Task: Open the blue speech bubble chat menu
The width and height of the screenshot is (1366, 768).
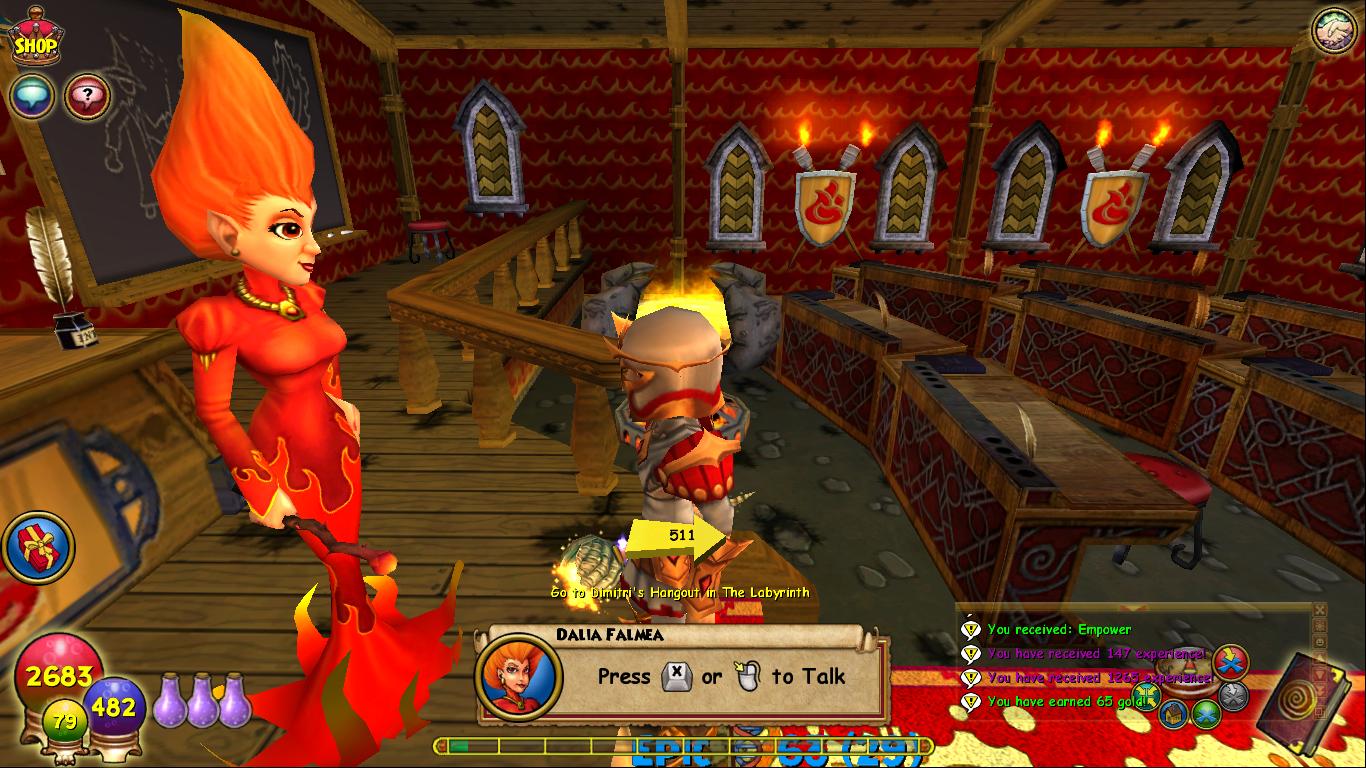Action: point(32,97)
